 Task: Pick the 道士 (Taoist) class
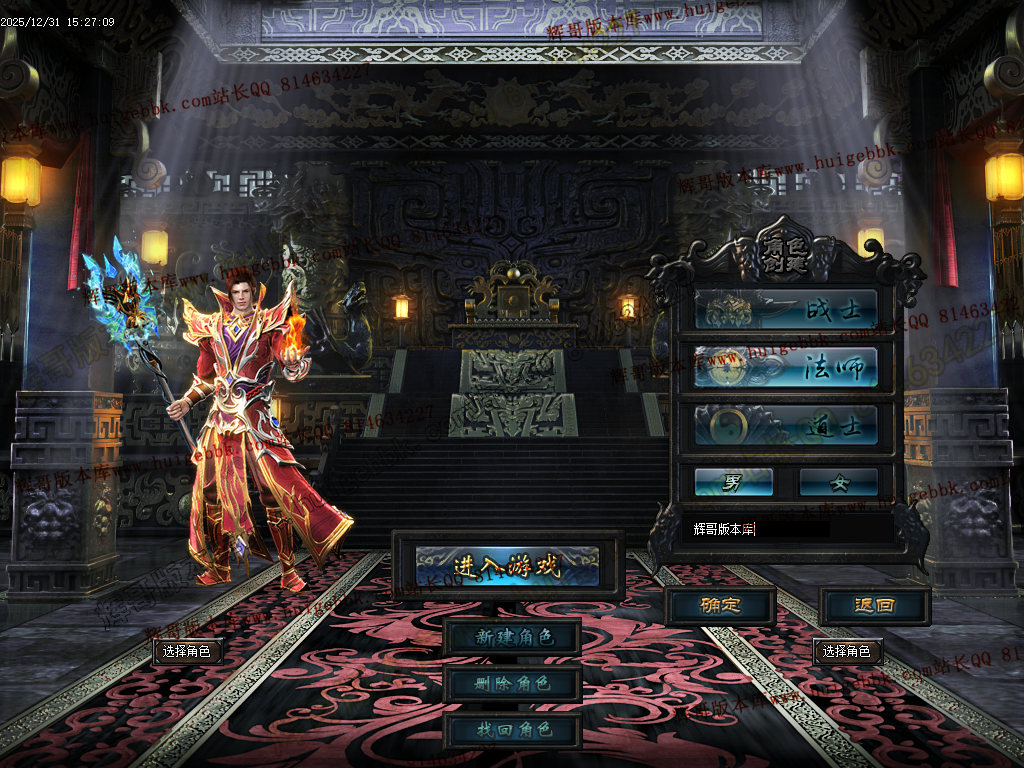pos(786,425)
